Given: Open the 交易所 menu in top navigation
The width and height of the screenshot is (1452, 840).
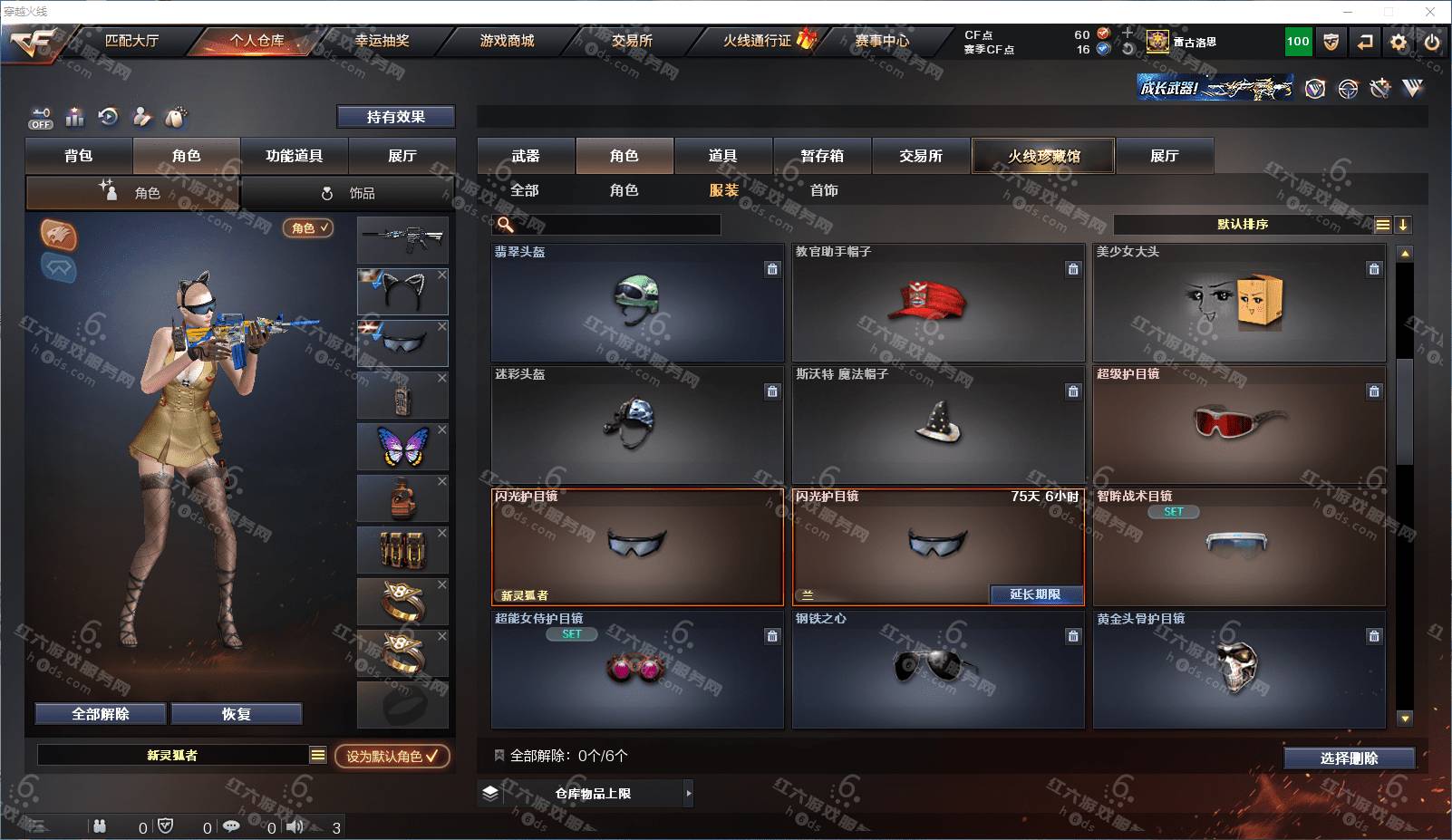Looking at the screenshot, I should point(632,41).
